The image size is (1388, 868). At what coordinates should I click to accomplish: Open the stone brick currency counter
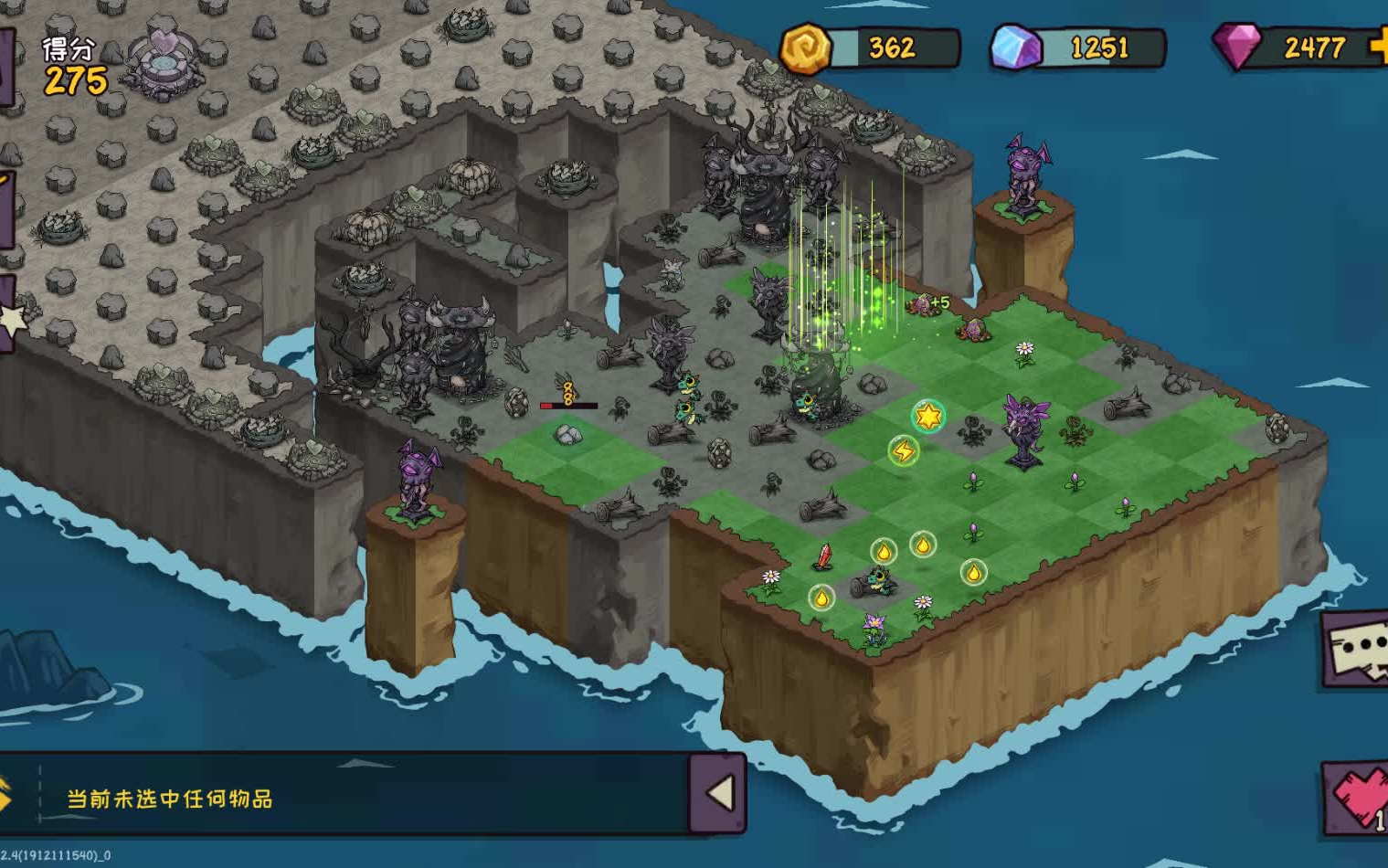pos(1078,47)
